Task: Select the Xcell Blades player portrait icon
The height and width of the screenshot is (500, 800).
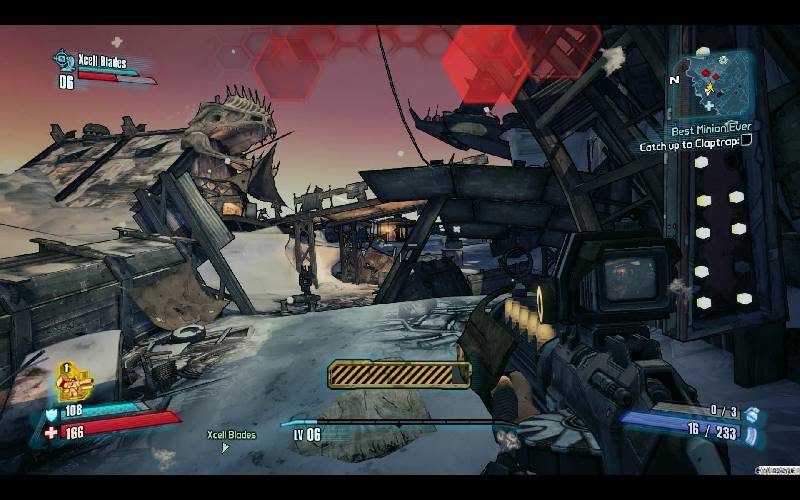Action: click(64, 60)
